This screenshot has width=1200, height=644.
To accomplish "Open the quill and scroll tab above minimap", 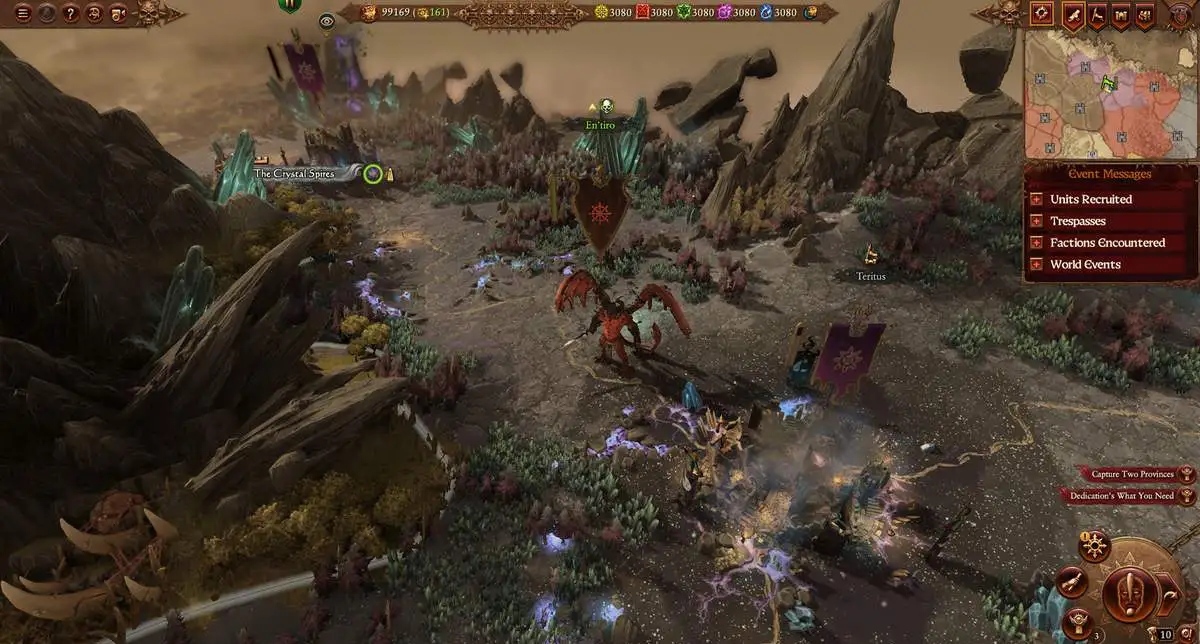I will pyautogui.click(x=1074, y=14).
